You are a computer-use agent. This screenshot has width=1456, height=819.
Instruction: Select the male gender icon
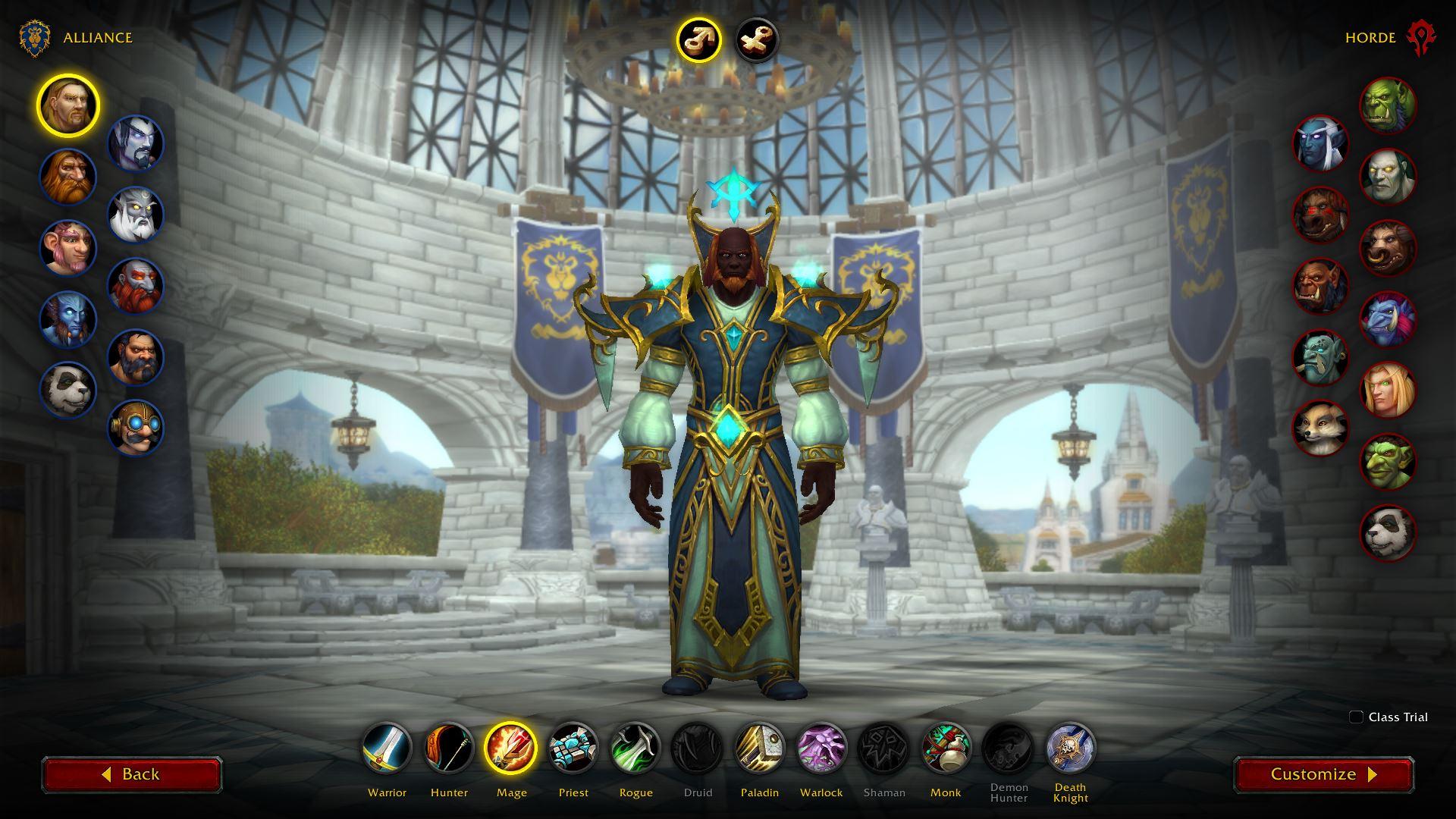pyautogui.click(x=698, y=39)
